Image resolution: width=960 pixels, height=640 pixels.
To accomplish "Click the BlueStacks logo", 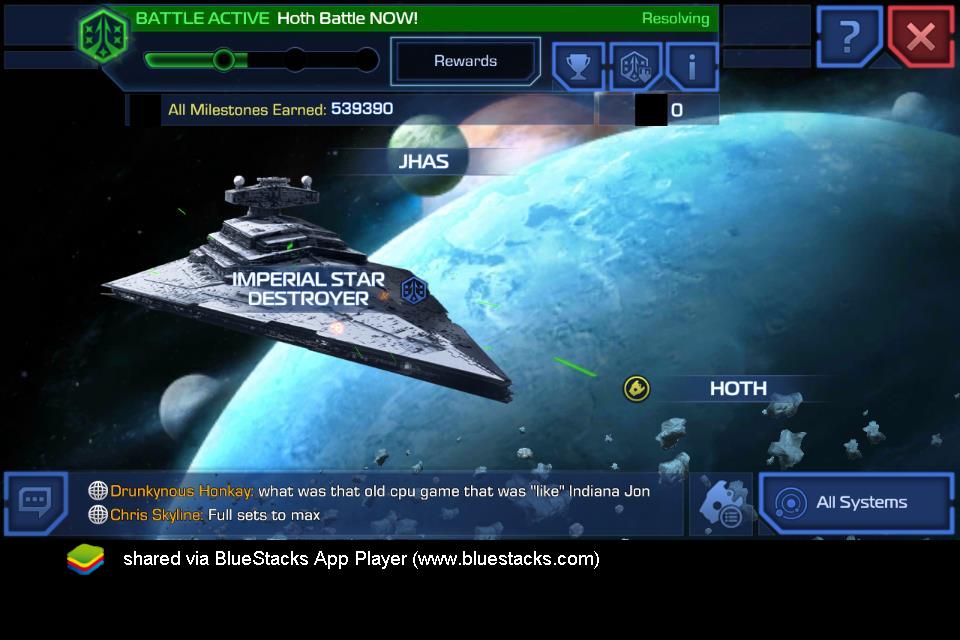I will (86, 559).
